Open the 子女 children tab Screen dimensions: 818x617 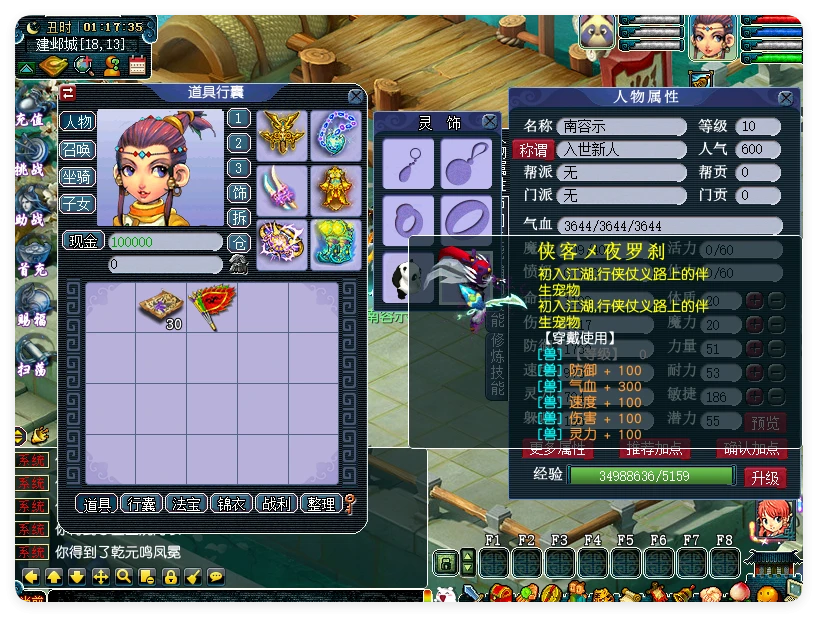point(77,204)
